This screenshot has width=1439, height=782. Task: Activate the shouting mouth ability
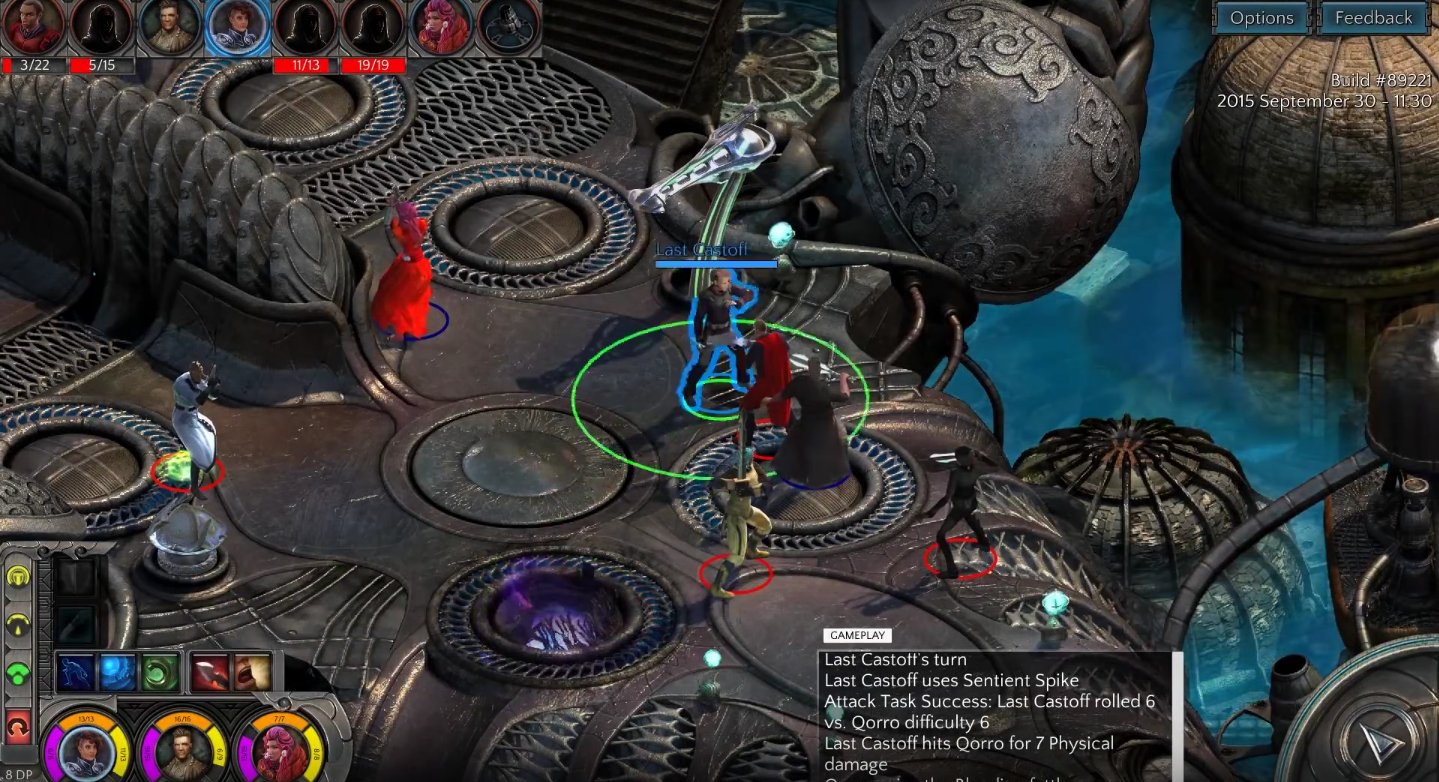point(252,672)
